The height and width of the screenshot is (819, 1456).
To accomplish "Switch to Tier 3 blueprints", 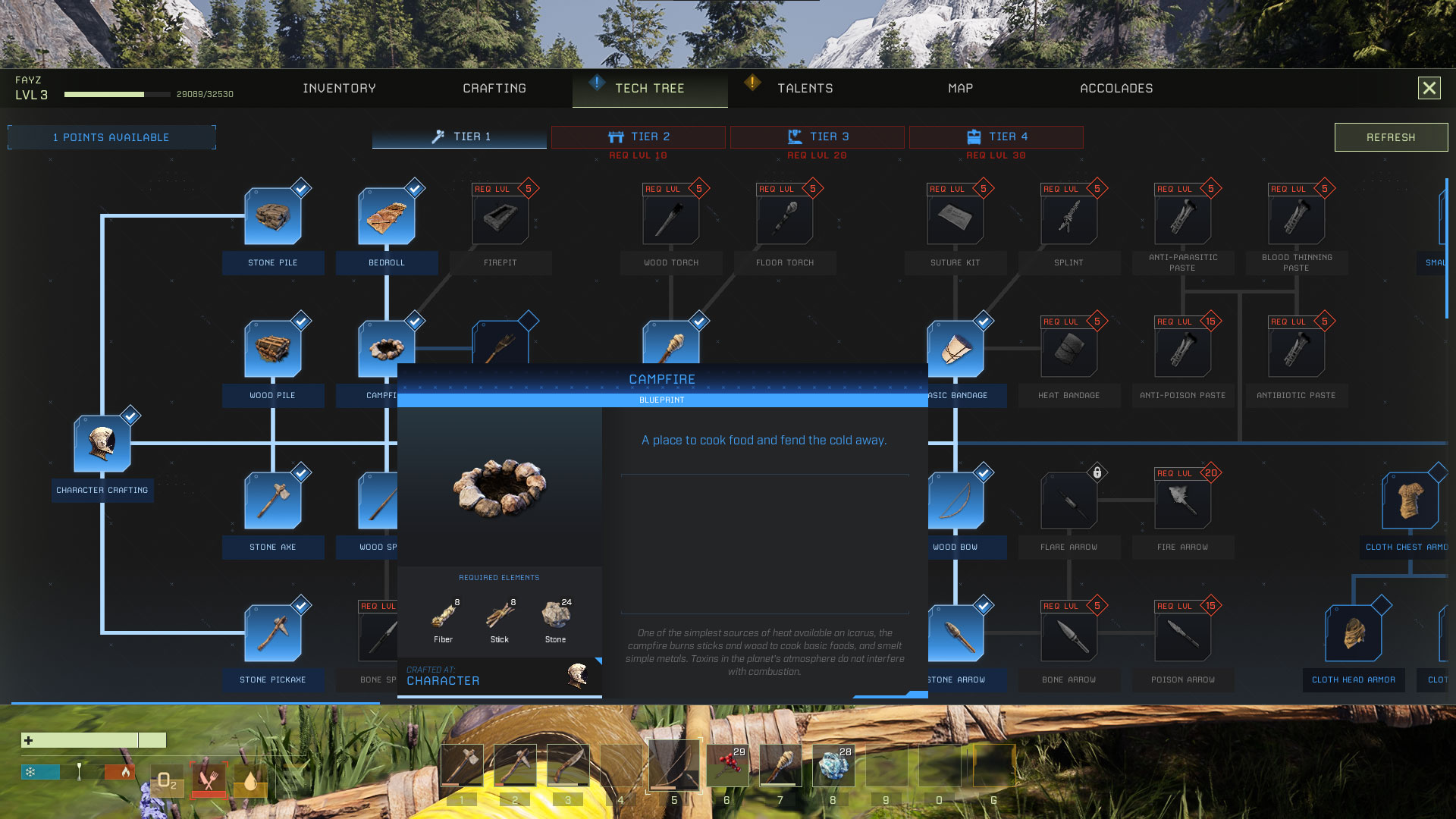I will 817,137.
